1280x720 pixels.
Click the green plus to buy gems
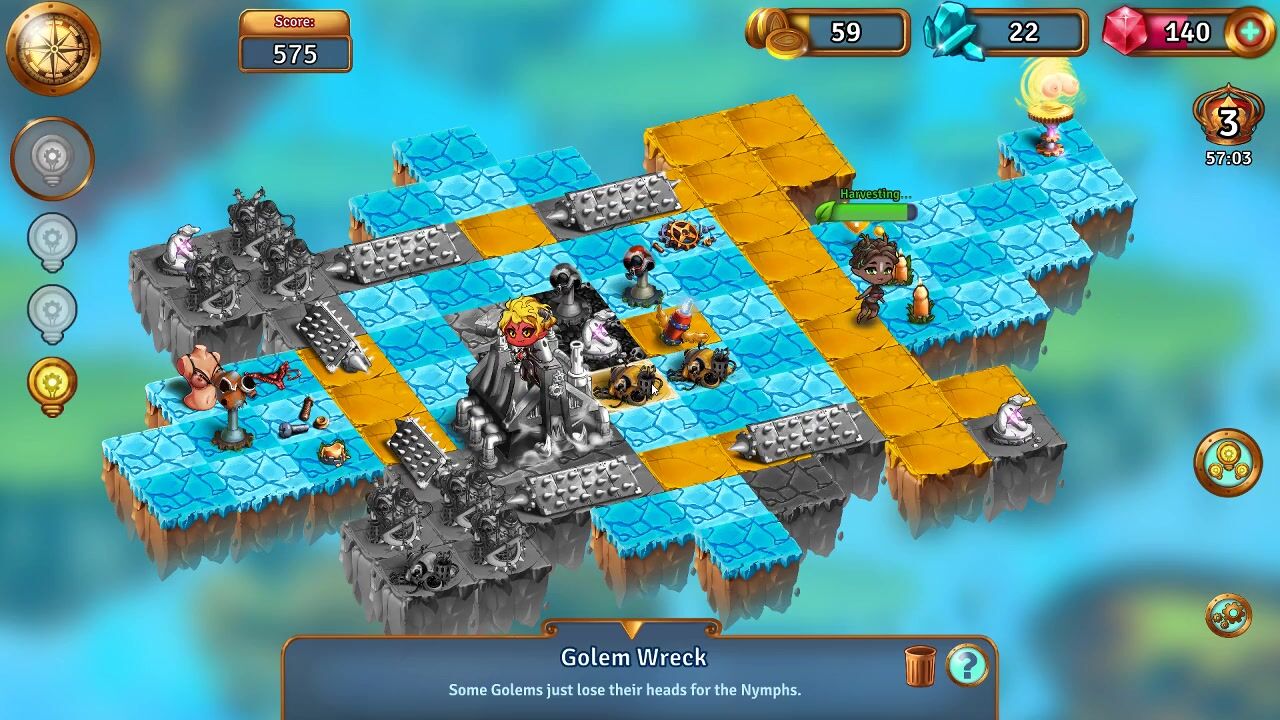(1249, 32)
